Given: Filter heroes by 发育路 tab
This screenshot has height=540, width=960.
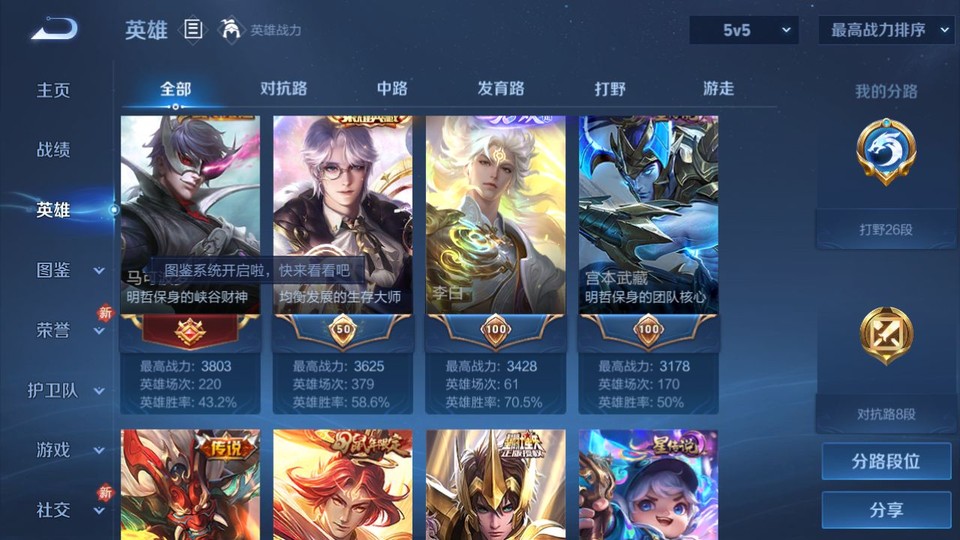Looking at the screenshot, I should pyautogui.click(x=501, y=89).
